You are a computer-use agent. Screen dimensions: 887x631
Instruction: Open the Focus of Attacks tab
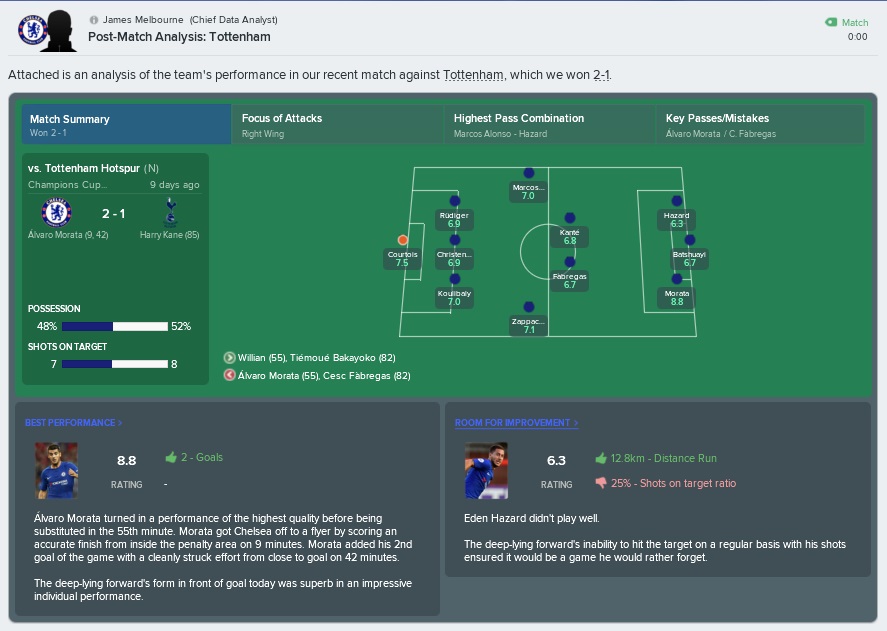337,125
